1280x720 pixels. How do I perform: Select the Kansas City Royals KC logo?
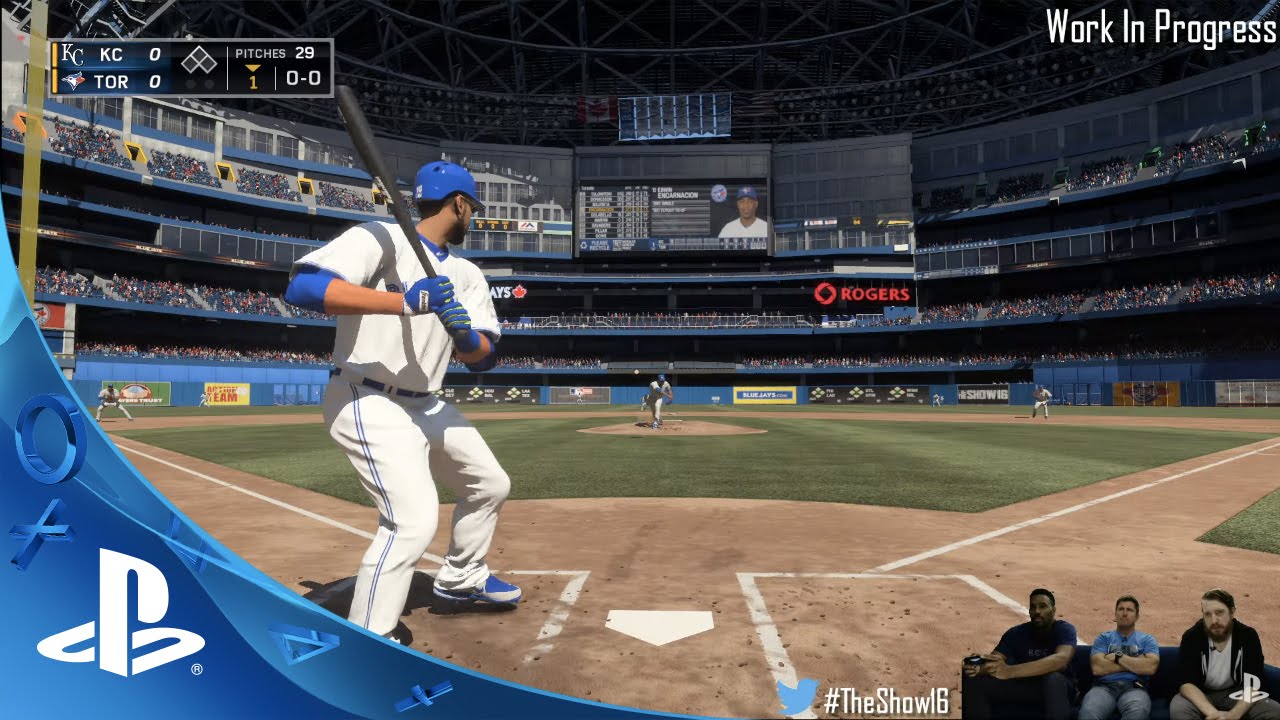click(72, 53)
